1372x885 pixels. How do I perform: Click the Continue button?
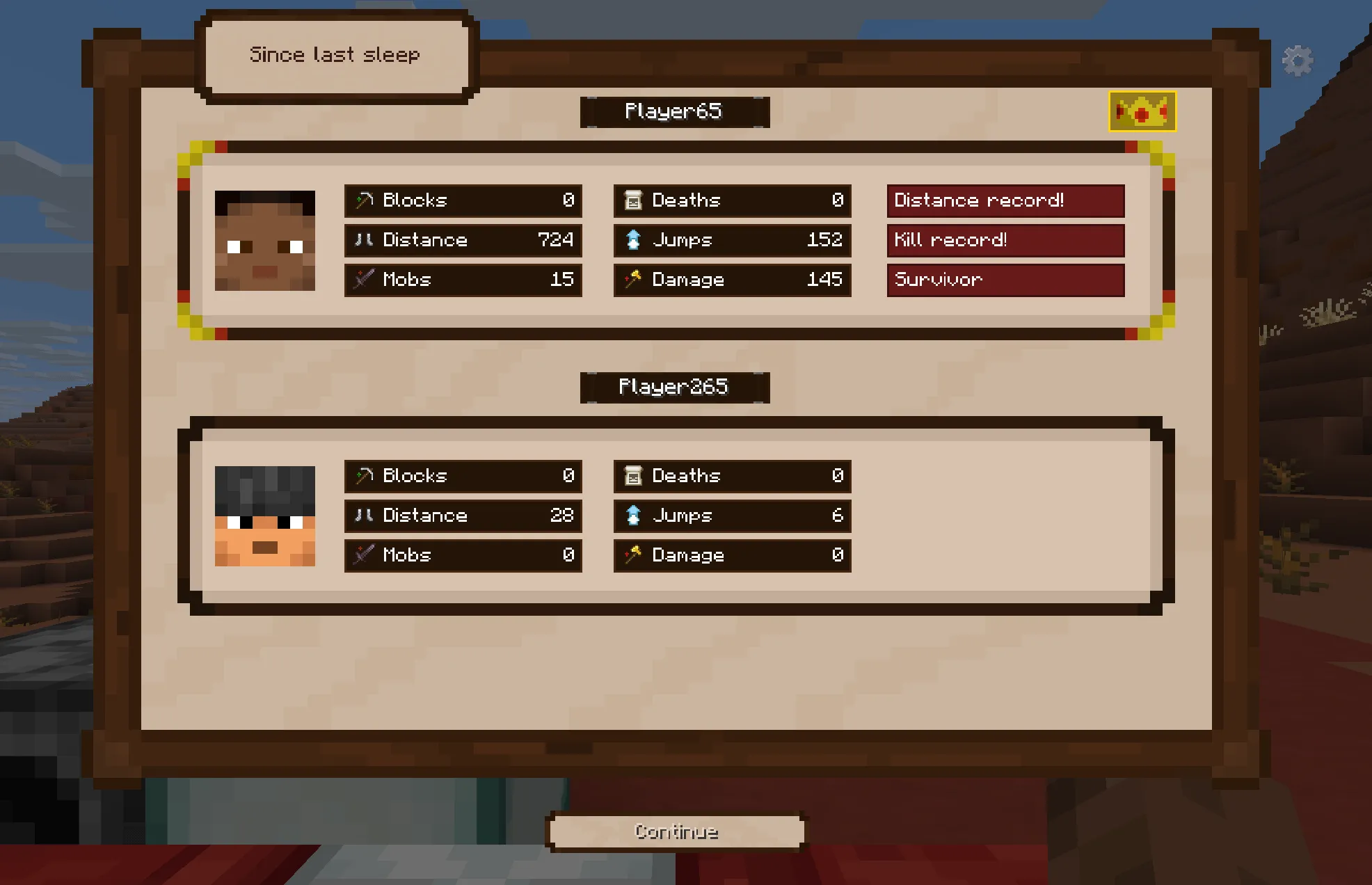coord(676,831)
